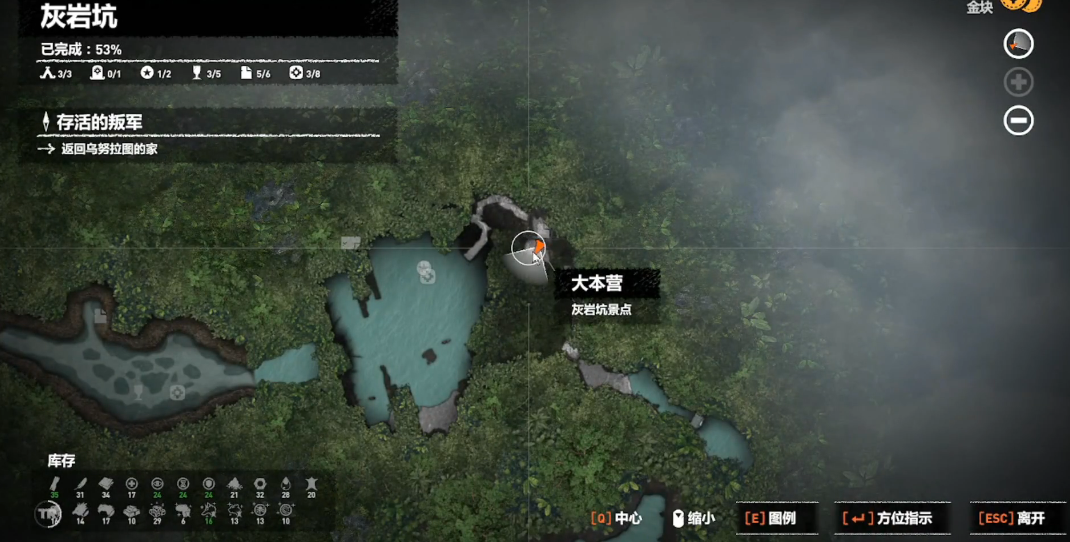Click the 存活的叛军 mission tracker
1070x542 pixels.
click(x=100, y=122)
